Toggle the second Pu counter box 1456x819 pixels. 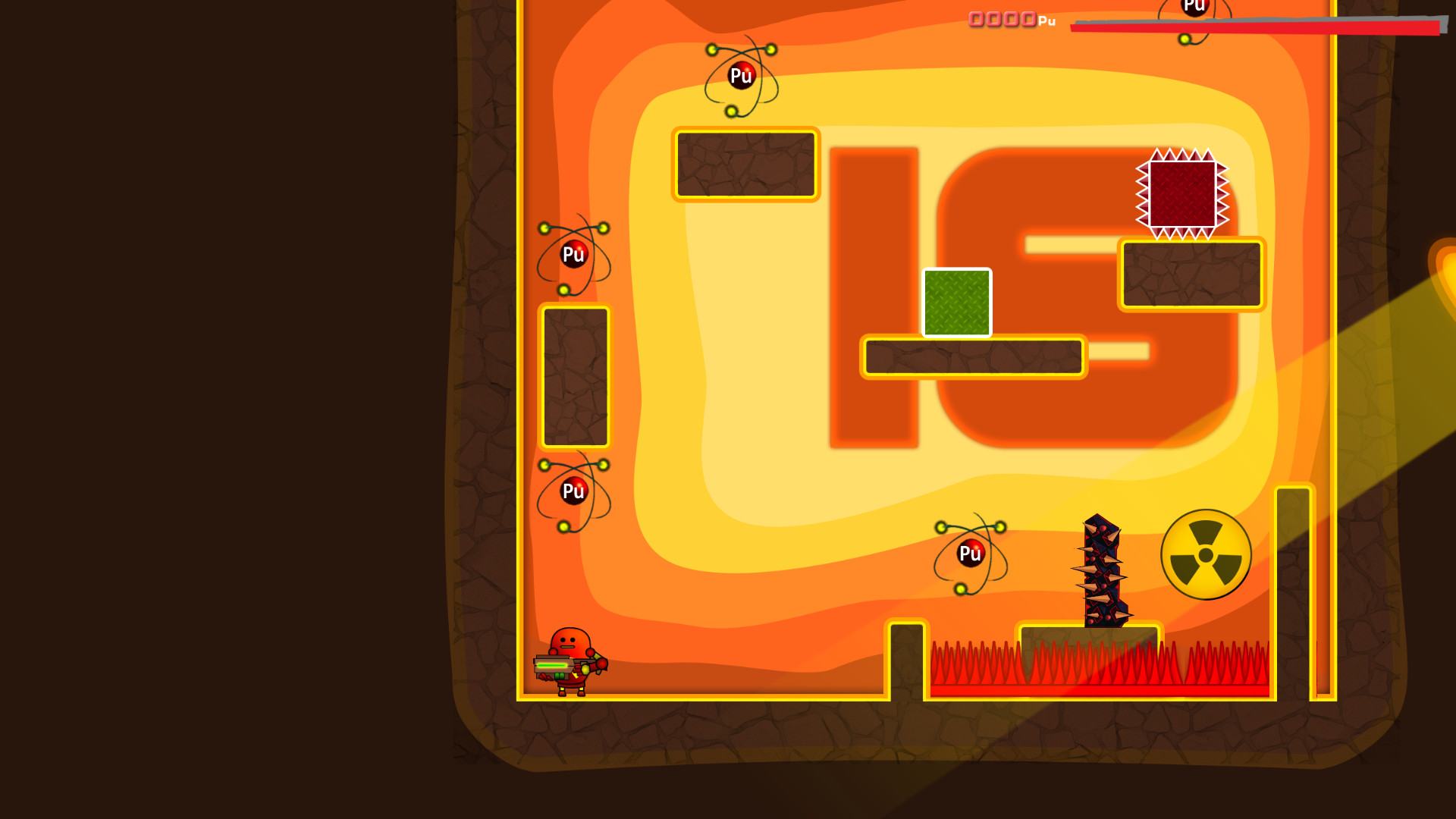point(993,20)
